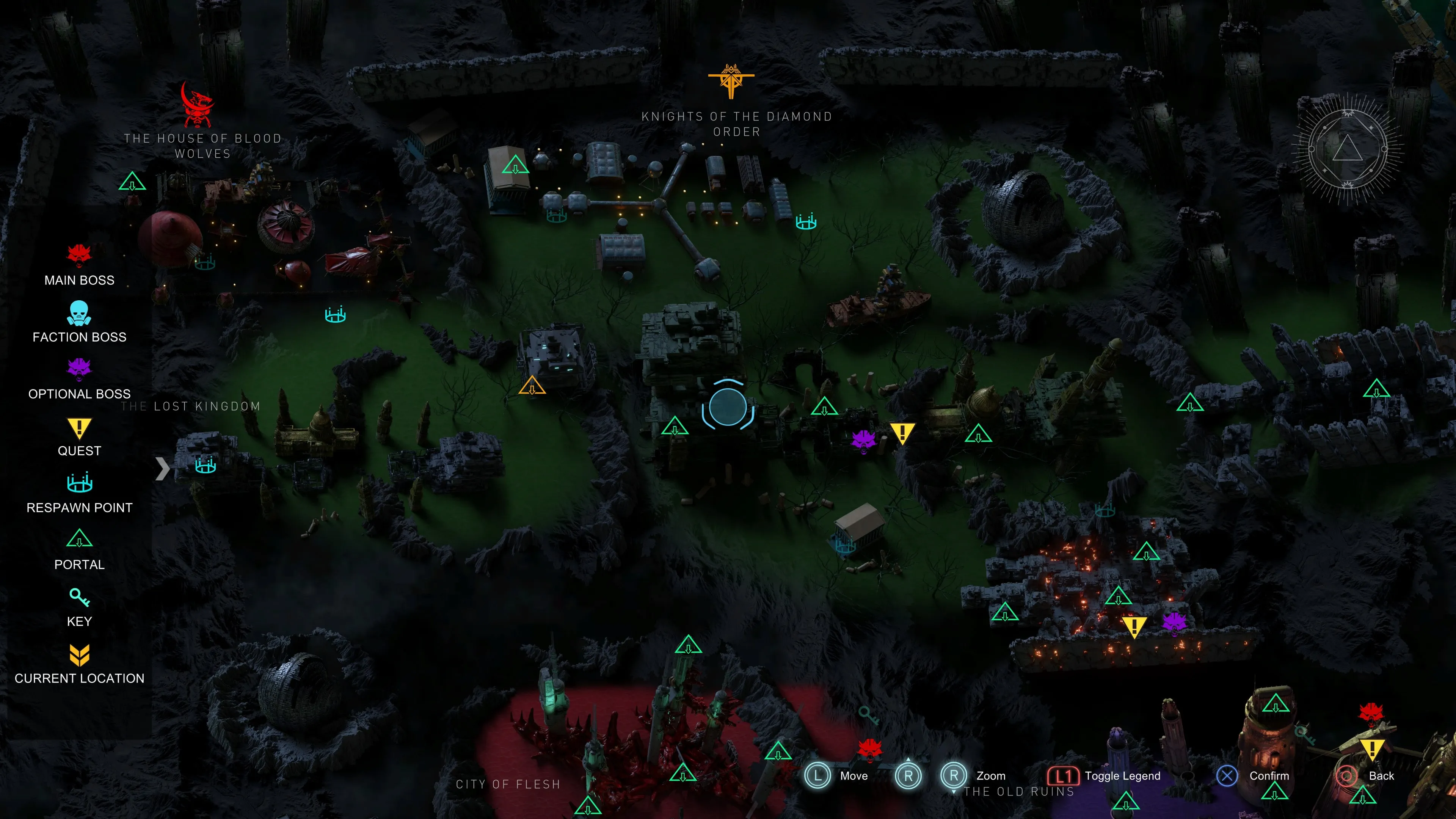The image size is (1456, 819).
Task: Select the purple boss marker beside the map cursor's quest
Action: point(863,440)
